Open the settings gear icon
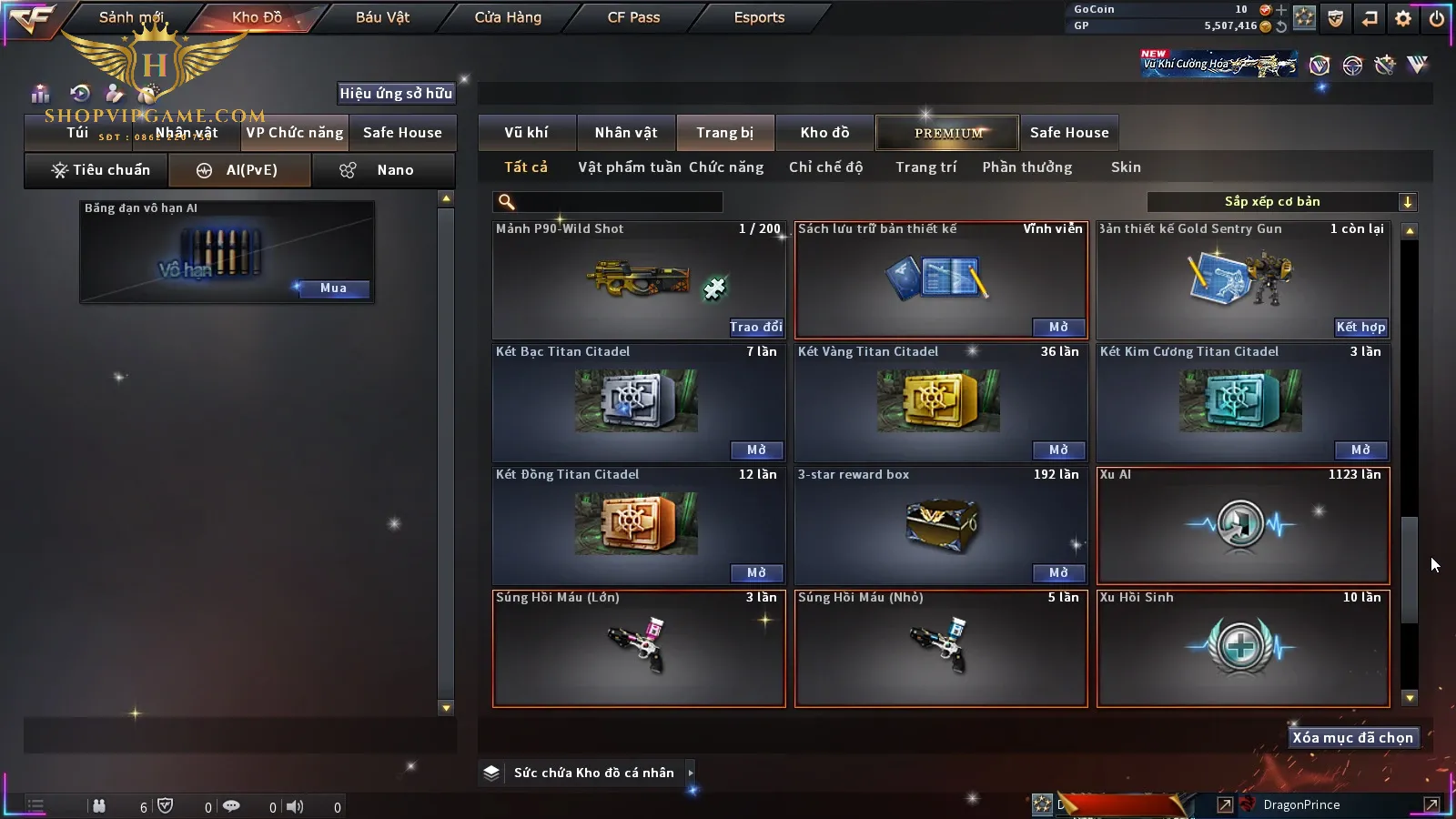 (1403, 18)
